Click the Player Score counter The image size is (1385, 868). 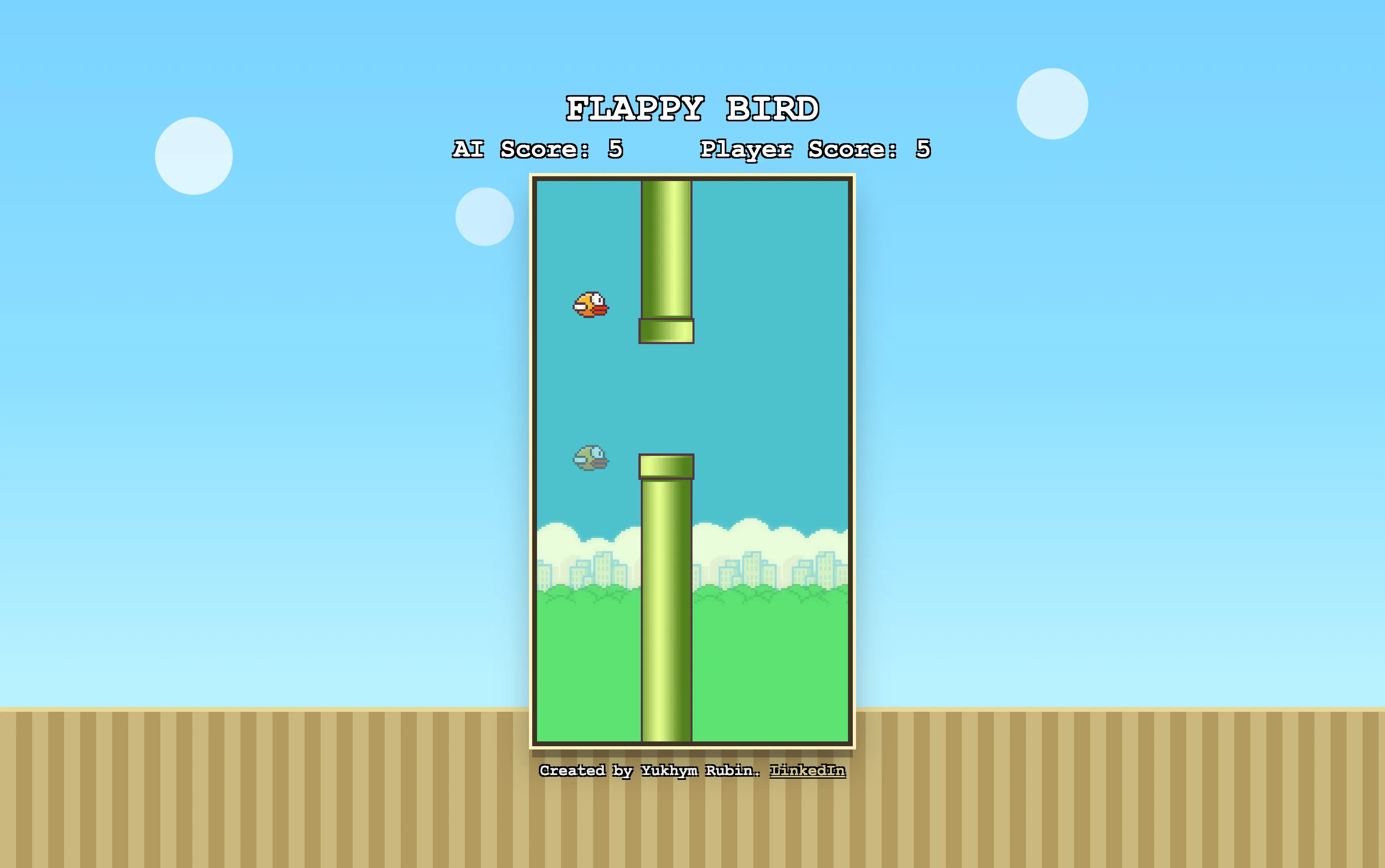pyautogui.click(x=816, y=150)
